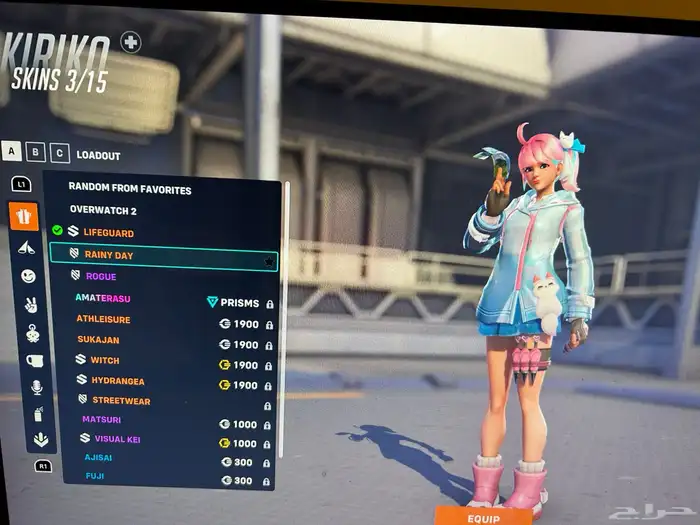Switch to loadout B
700x525 pixels.
click(x=36, y=153)
